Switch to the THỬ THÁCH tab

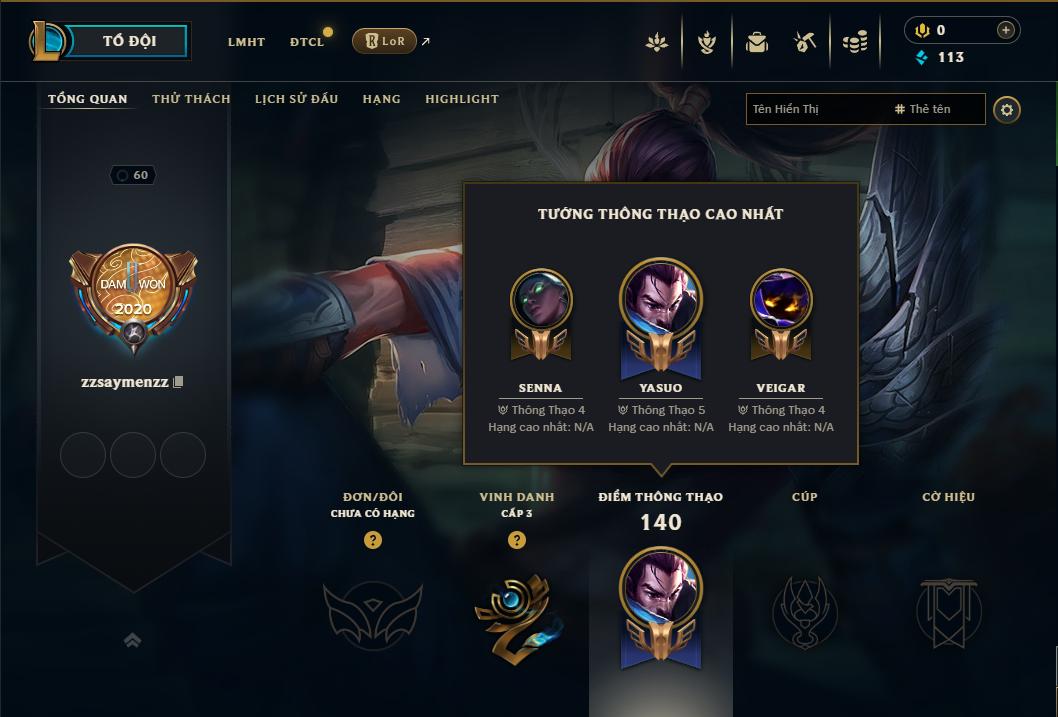click(191, 99)
